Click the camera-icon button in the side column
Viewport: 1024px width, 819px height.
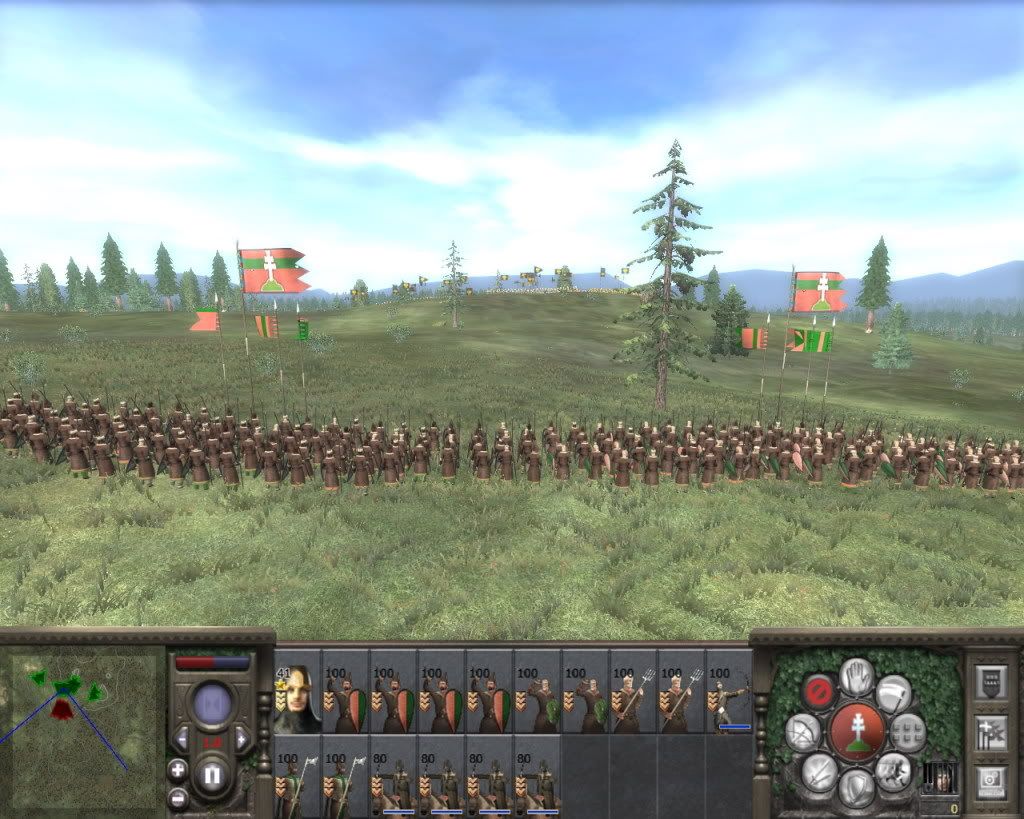click(991, 781)
